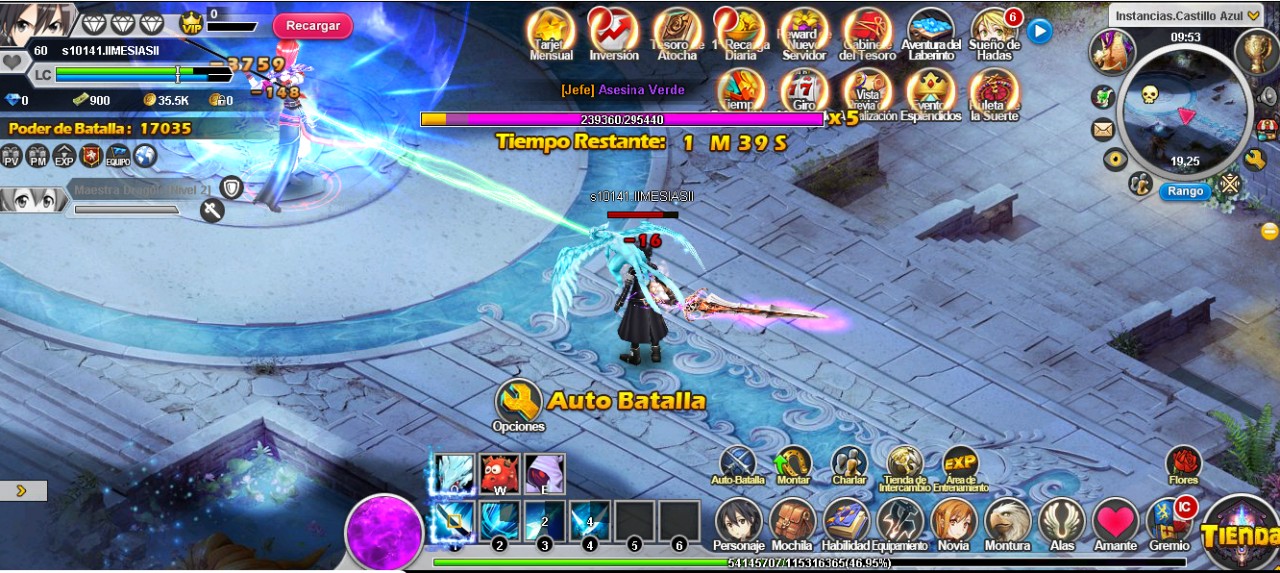Click the pink Recargar button
Image resolution: width=1280 pixels, height=573 pixels.
pyautogui.click(x=312, y=25)
